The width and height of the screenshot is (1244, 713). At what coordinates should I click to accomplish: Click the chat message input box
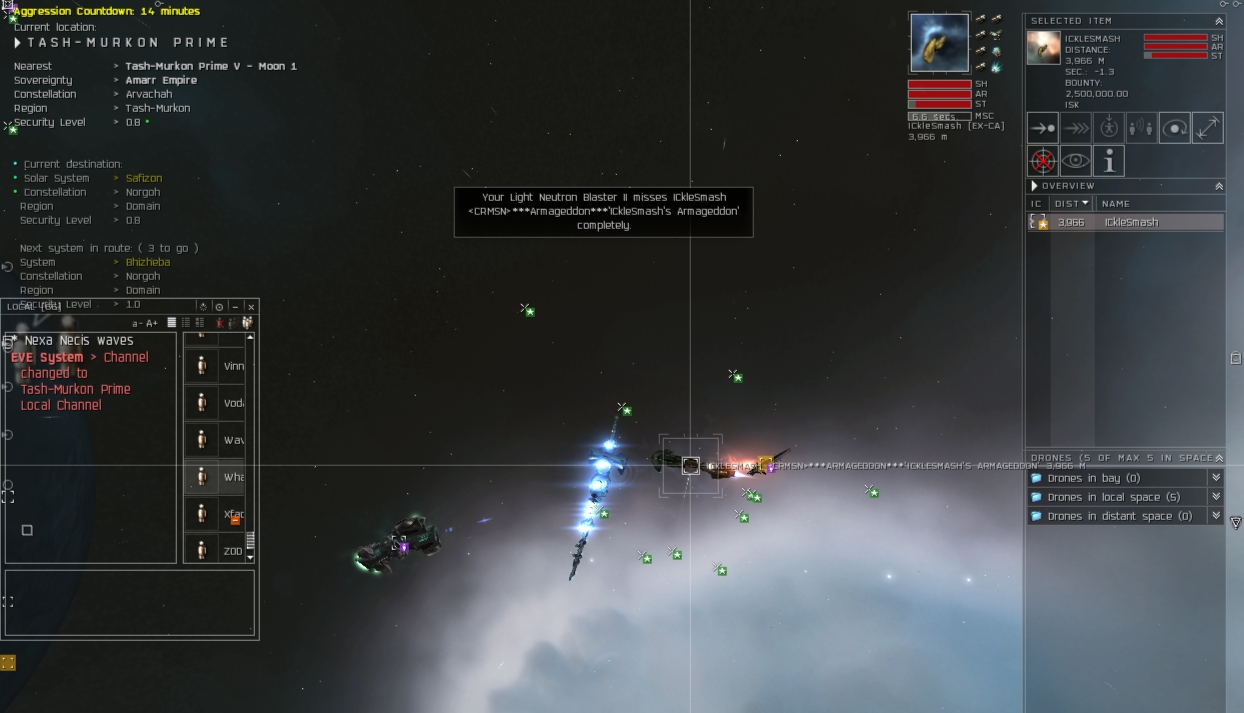click(x=130, y=603)
